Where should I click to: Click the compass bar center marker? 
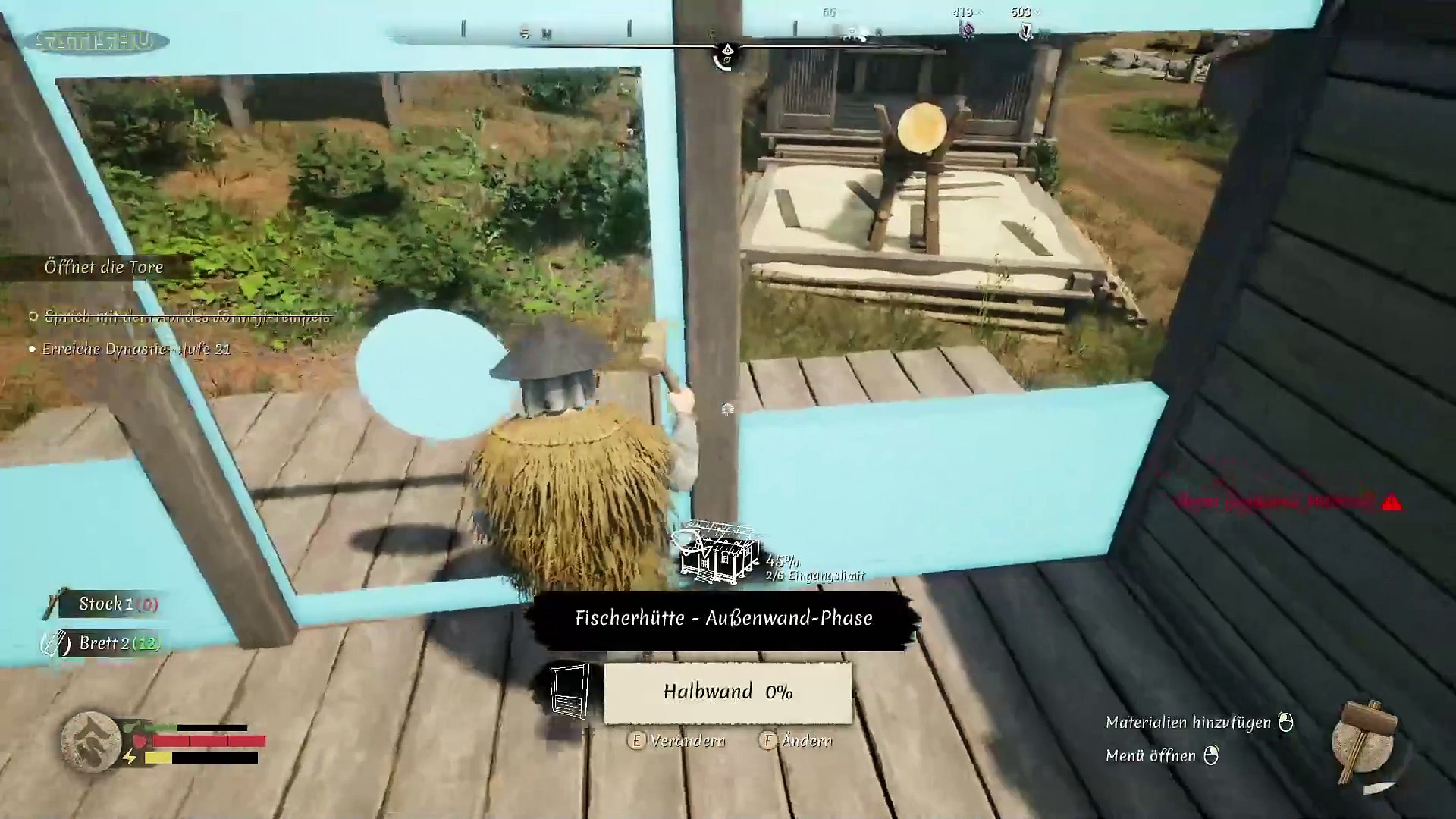[x=726, y=54]
